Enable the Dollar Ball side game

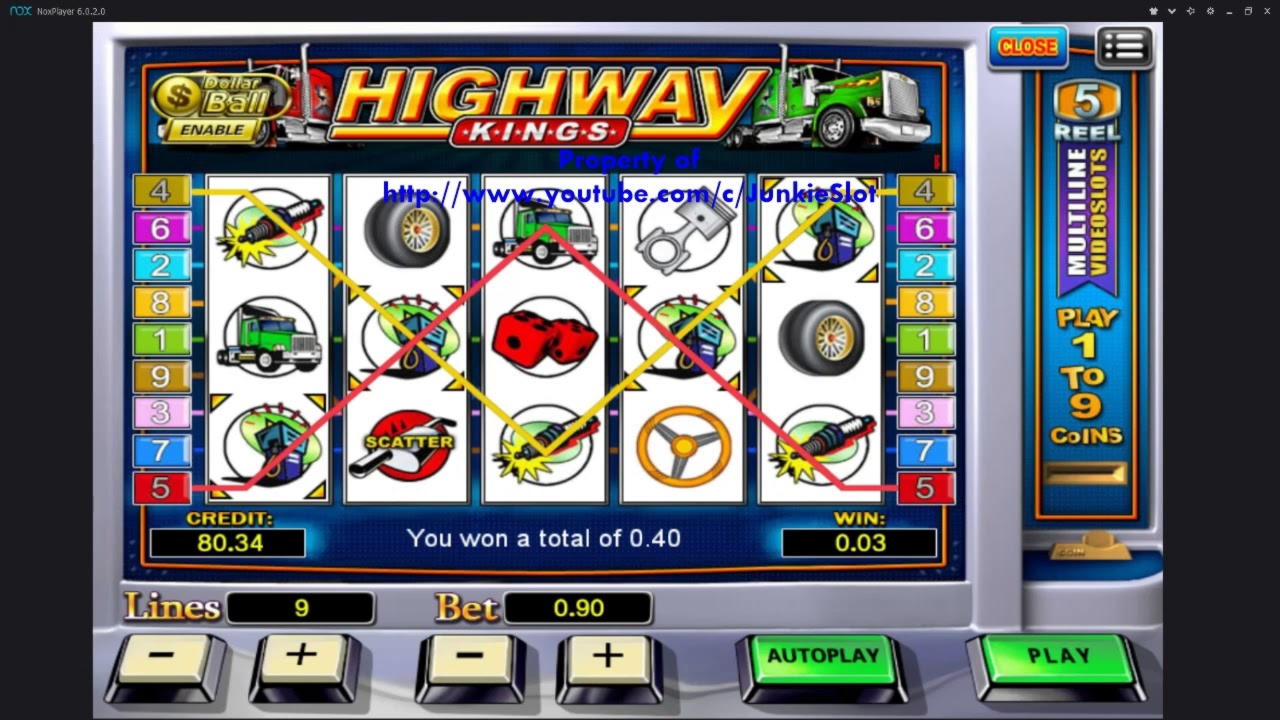coord(211,130)
